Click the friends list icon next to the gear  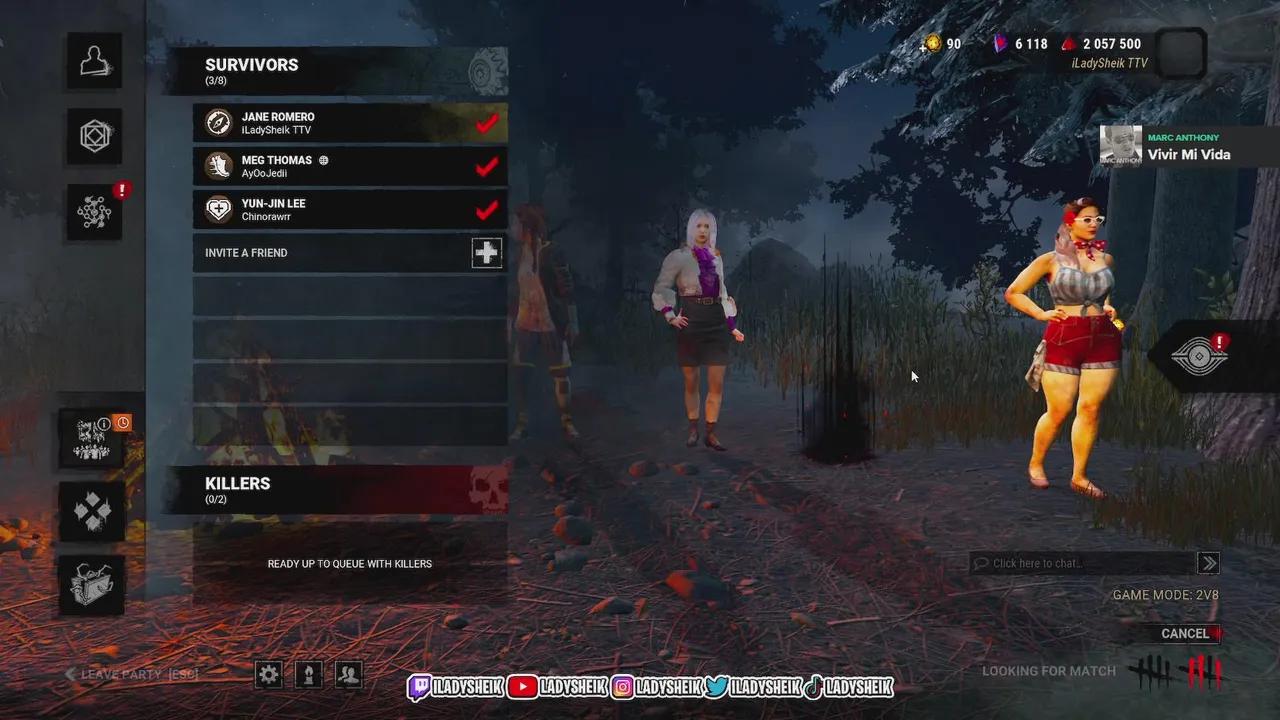(x=348, y=675)
